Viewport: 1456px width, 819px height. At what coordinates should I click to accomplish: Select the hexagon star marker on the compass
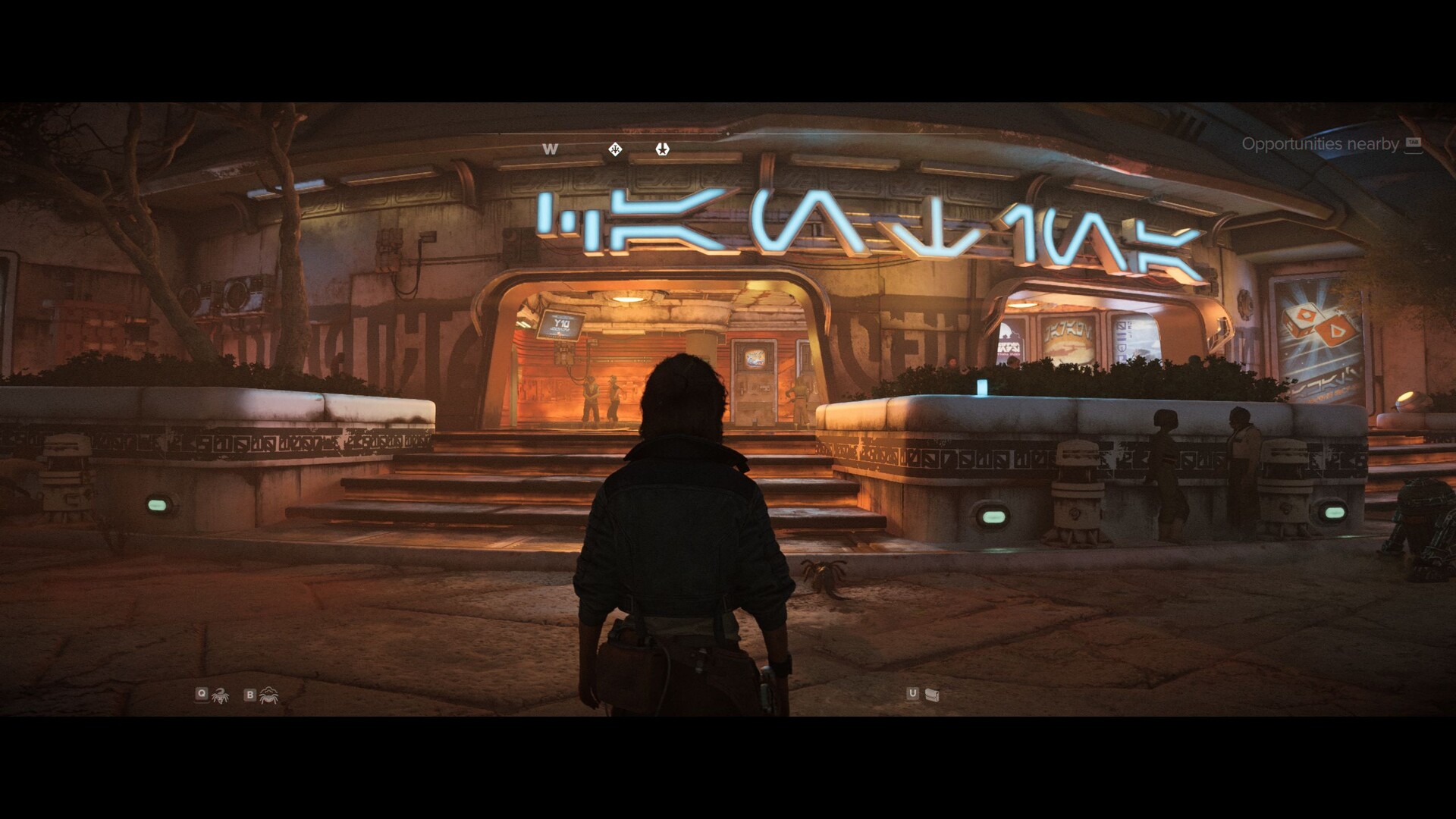[x=662, y=149]
